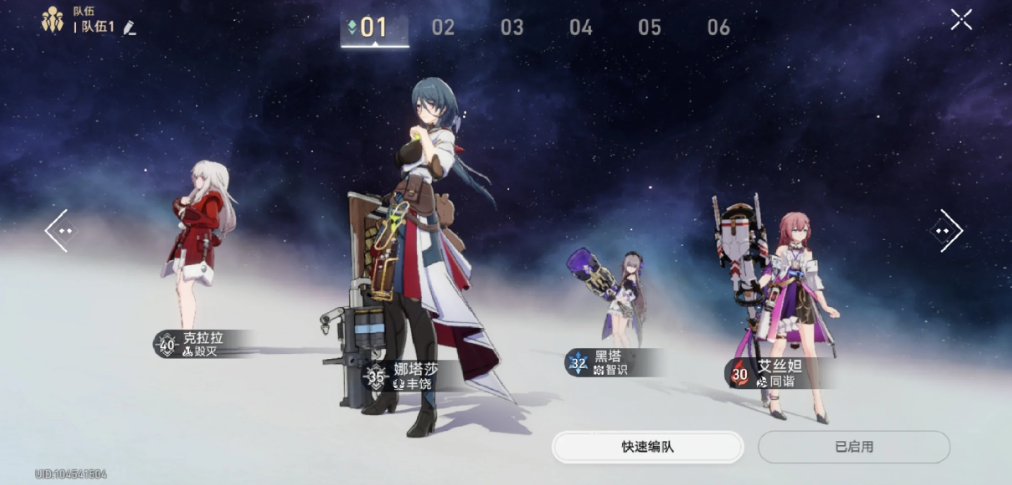Switch to team tab 05

650,28
